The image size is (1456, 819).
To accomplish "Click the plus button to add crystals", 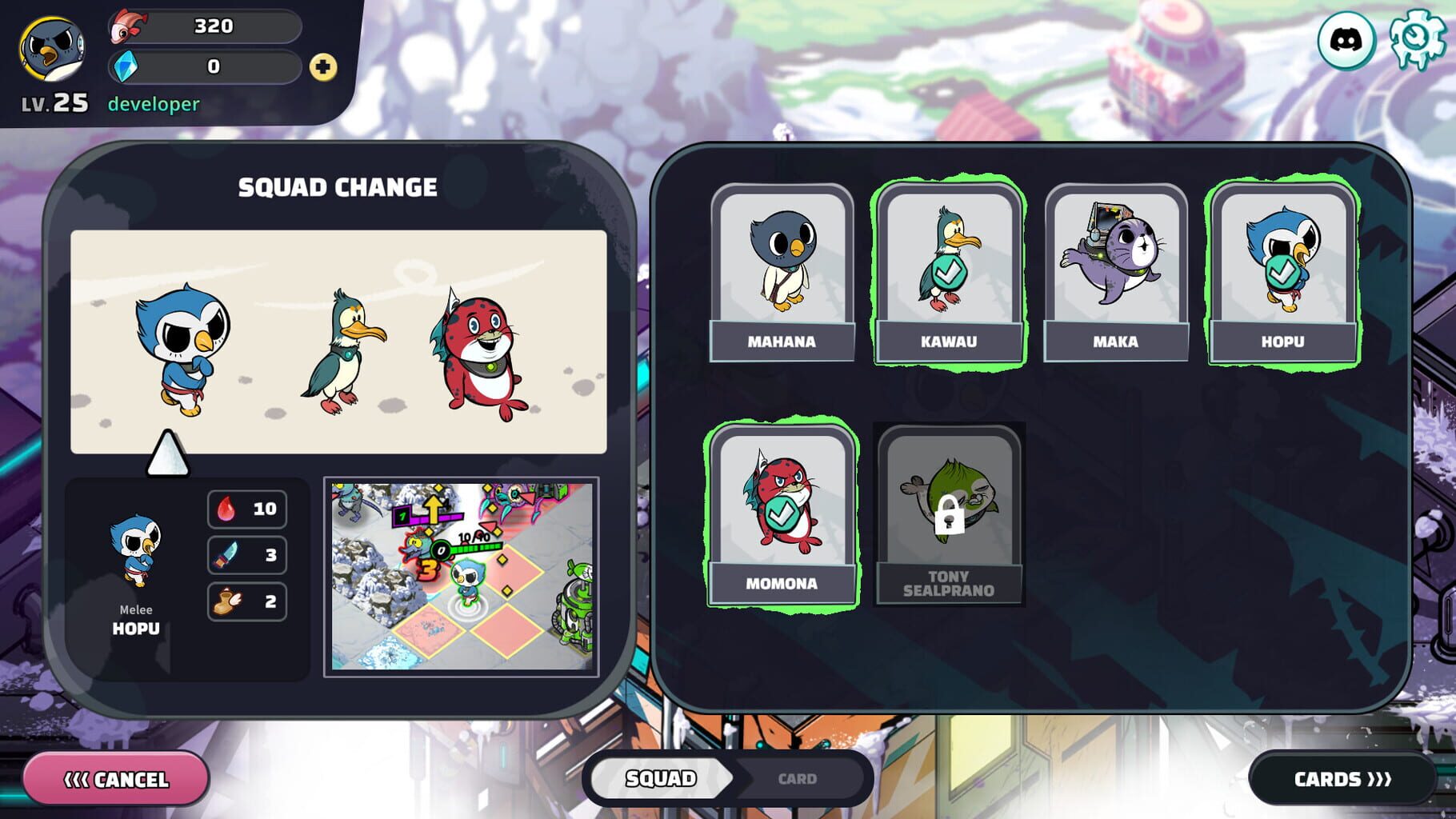I will pos(323,67).
